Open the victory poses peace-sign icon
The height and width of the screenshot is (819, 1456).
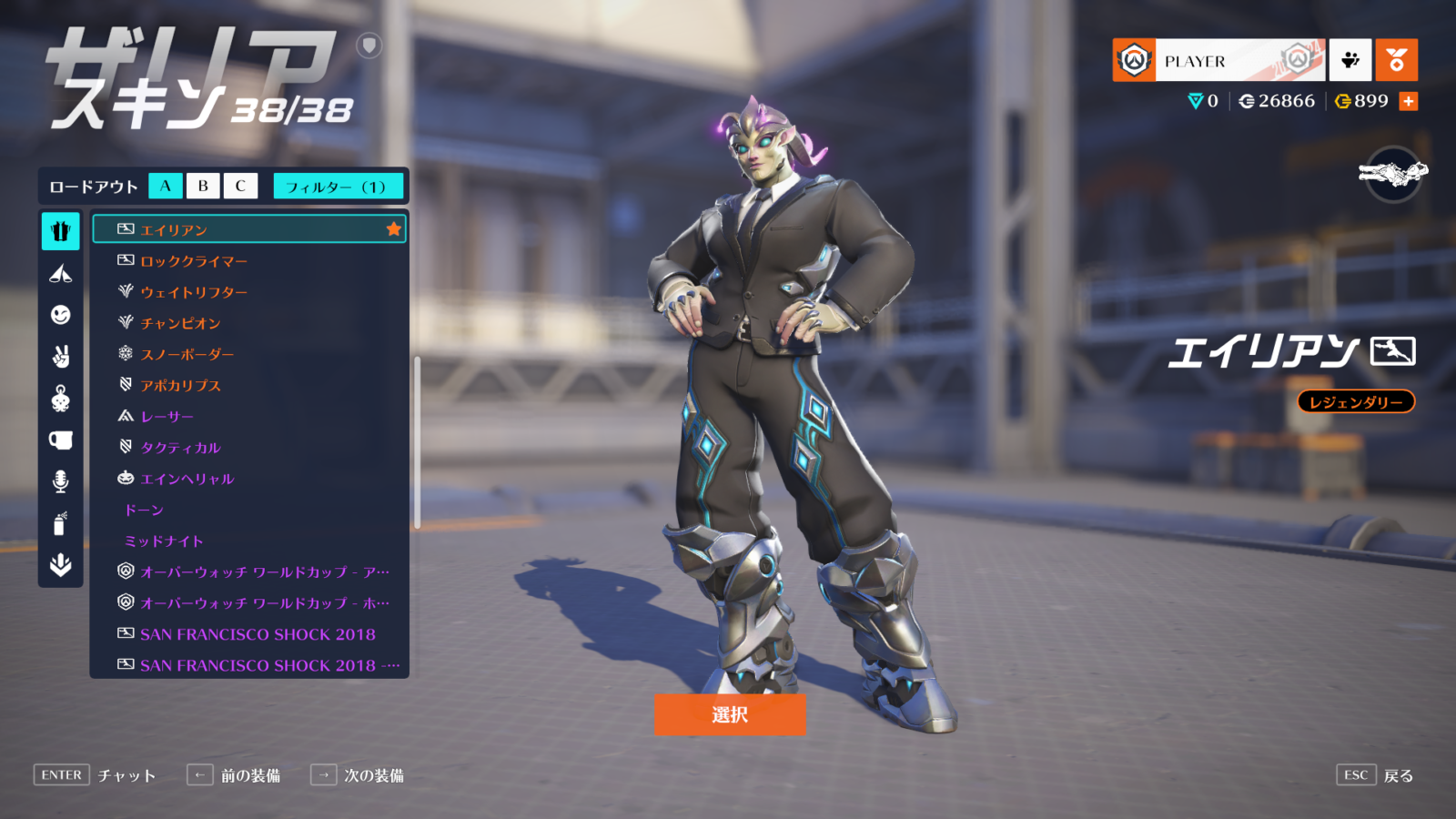(x=59, y=354)
